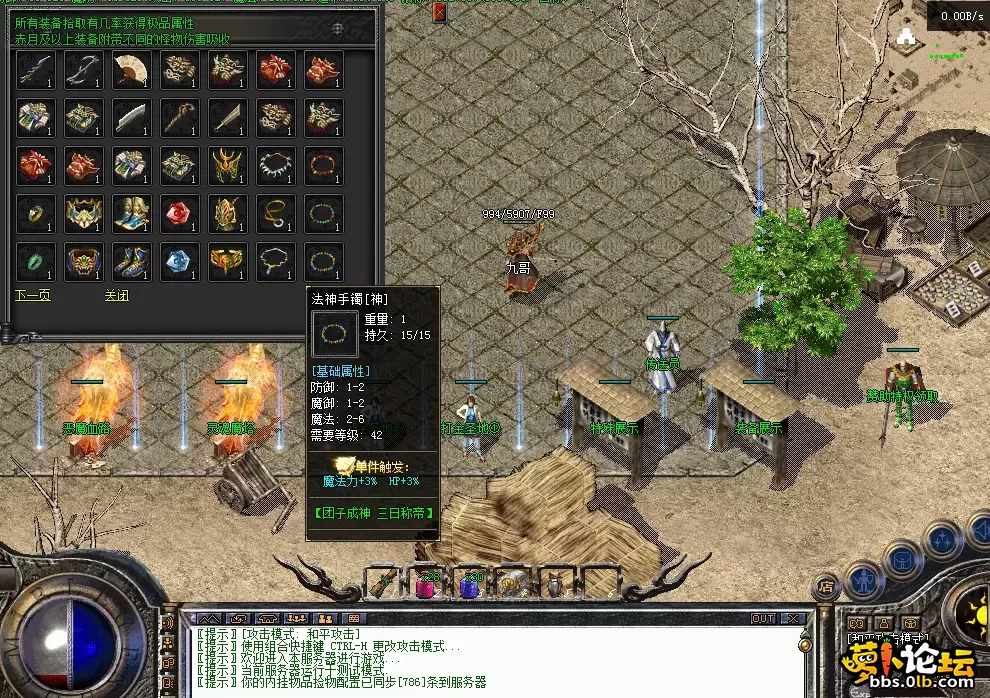Select the silver ring with red gem
Viewport: 990px width, 698px height.
[x=34, y=214]
